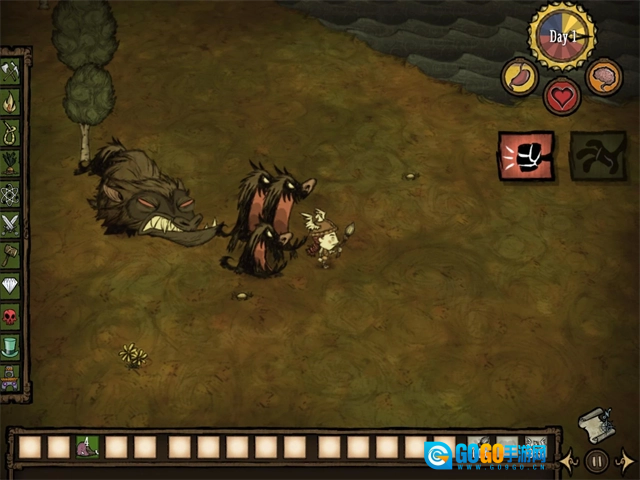Tap the grabbing hand action button

point(598,156)
